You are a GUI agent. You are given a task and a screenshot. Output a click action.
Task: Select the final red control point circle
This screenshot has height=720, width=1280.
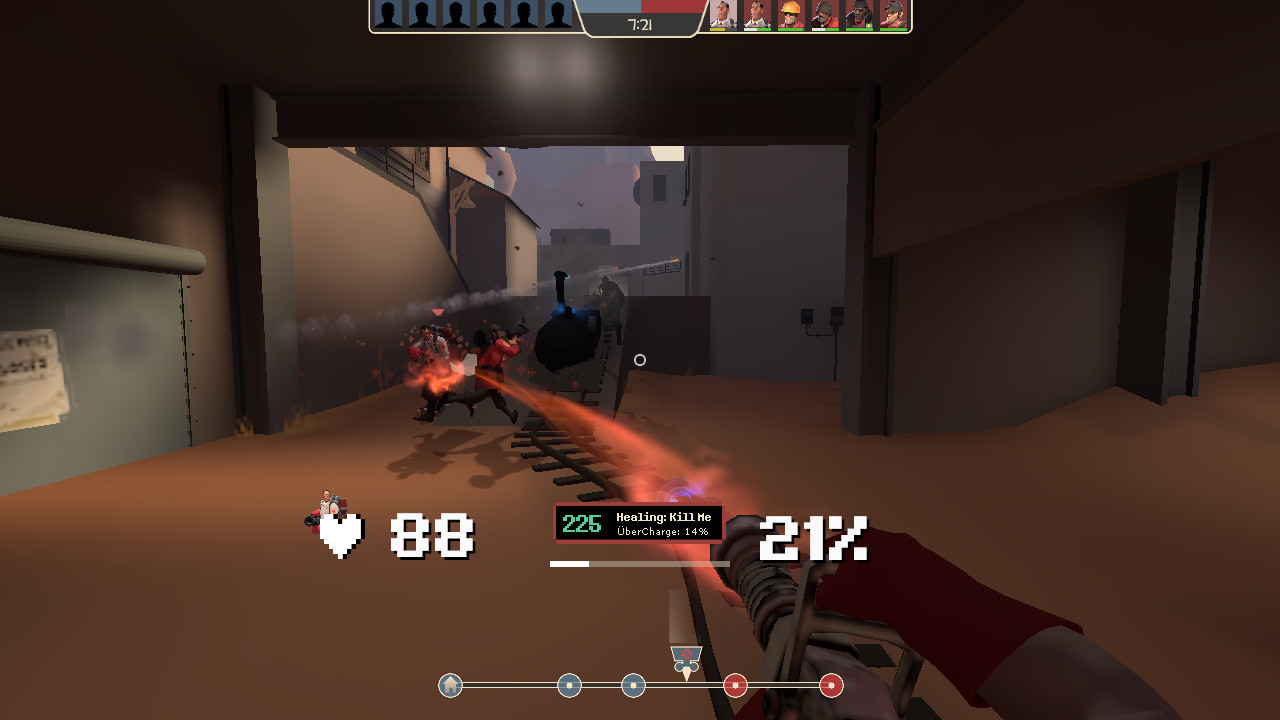830,687
